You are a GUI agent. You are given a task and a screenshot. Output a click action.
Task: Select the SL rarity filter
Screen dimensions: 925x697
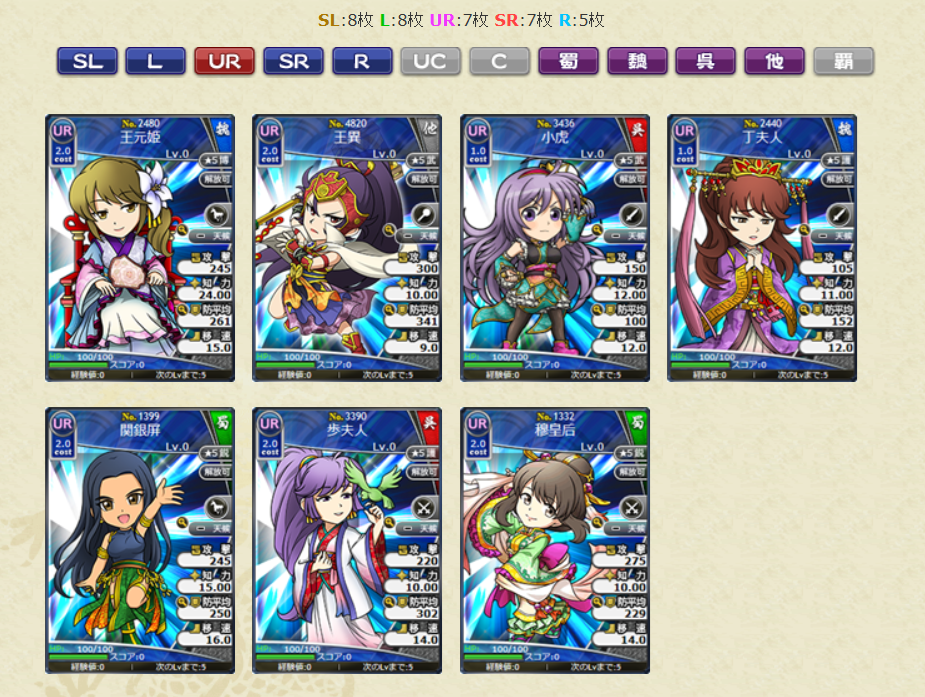click(87, 61)
